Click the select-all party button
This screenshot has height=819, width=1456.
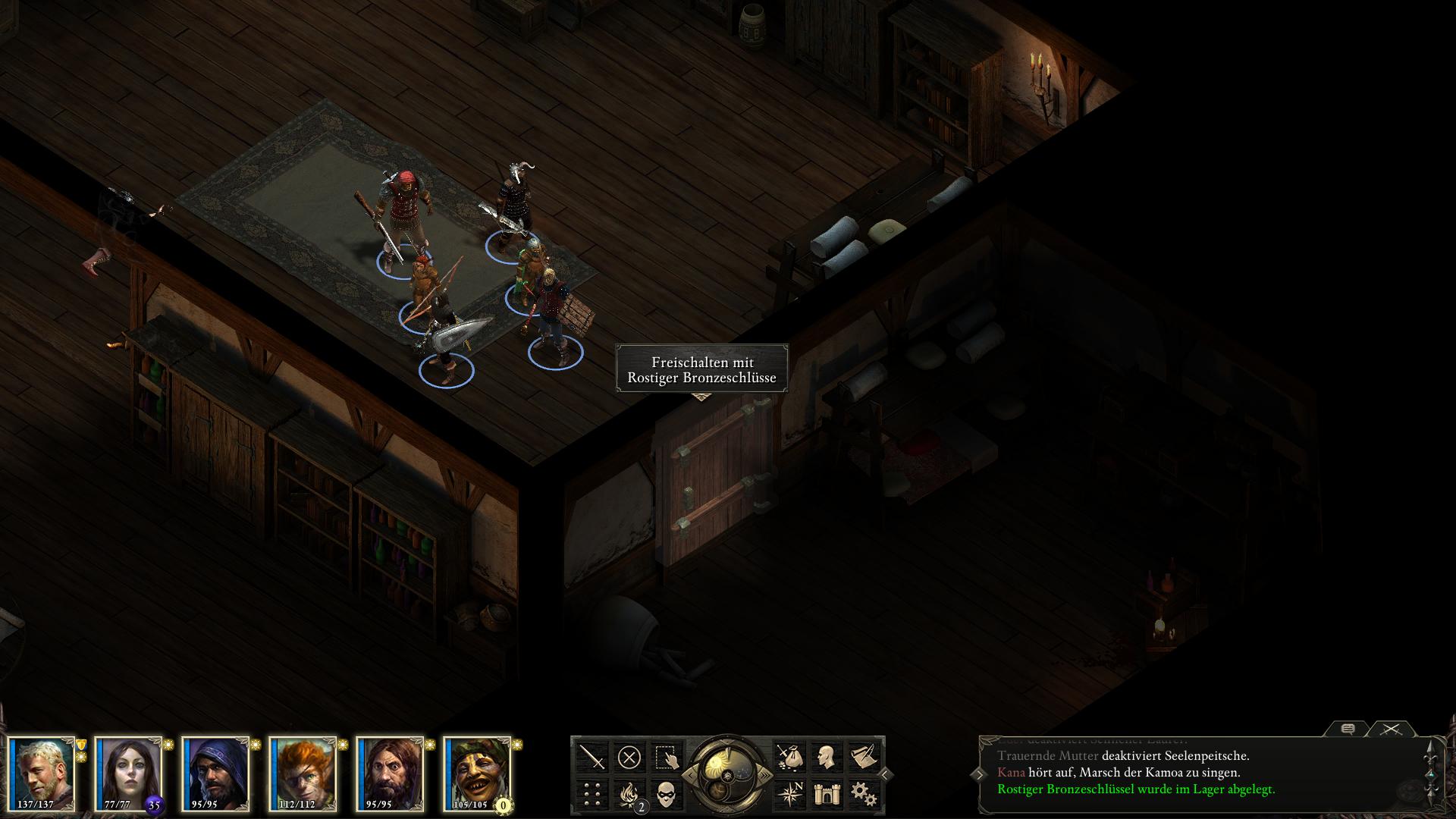pyautogui.click(x=666, y=757)
